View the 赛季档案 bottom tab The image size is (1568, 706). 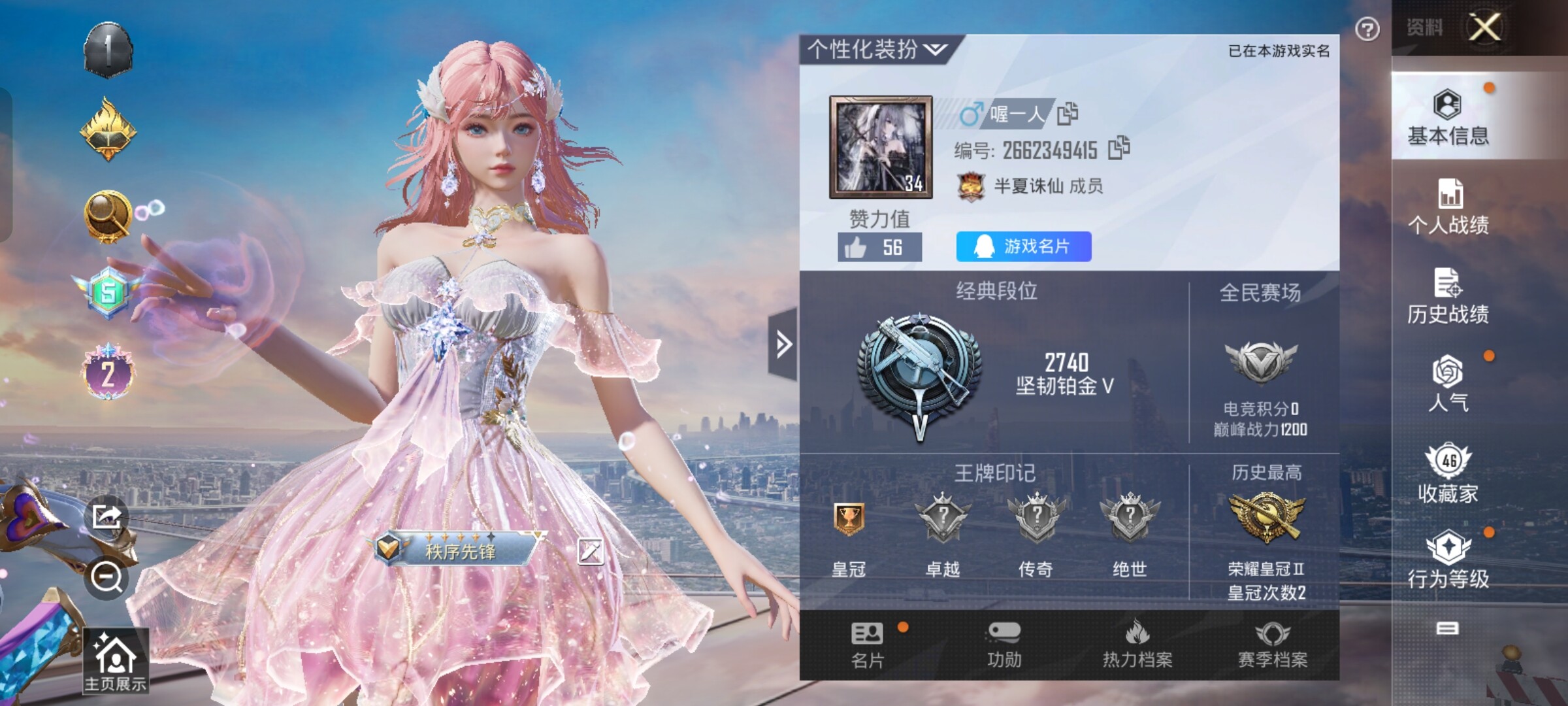point(1273,645)
